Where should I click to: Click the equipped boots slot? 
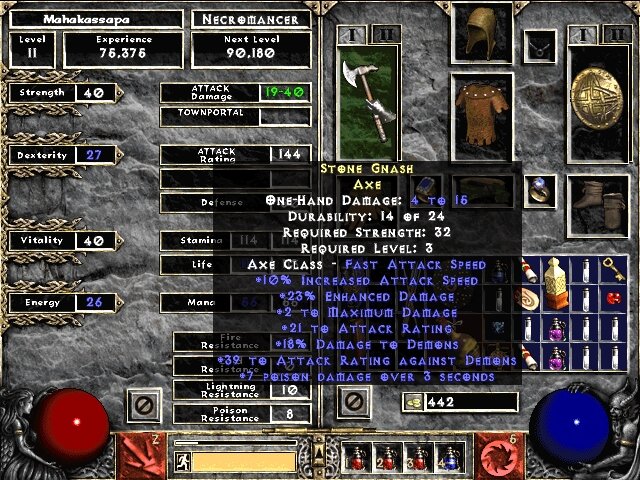pyautogui.click(x=598, y=198)
